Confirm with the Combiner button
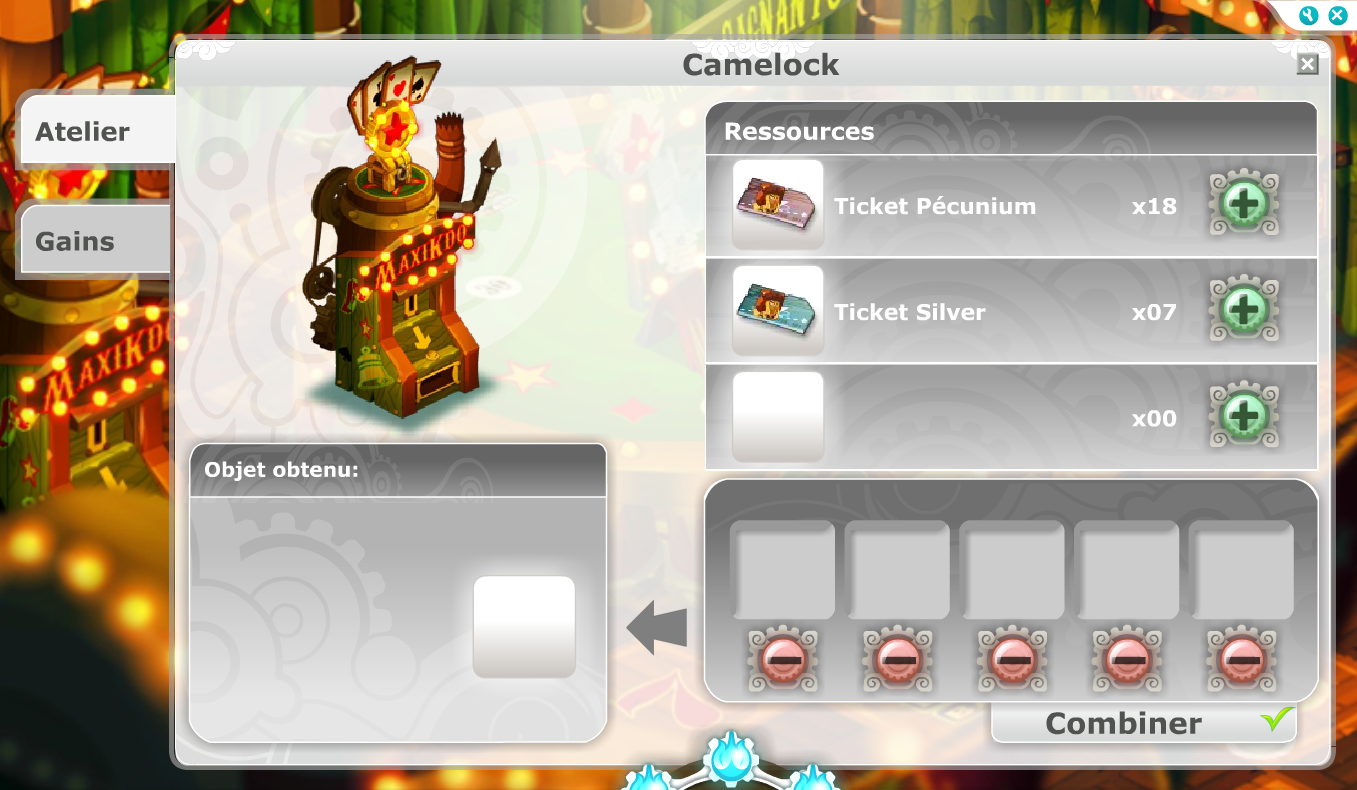1357x790 pixels. (1143, 723)
